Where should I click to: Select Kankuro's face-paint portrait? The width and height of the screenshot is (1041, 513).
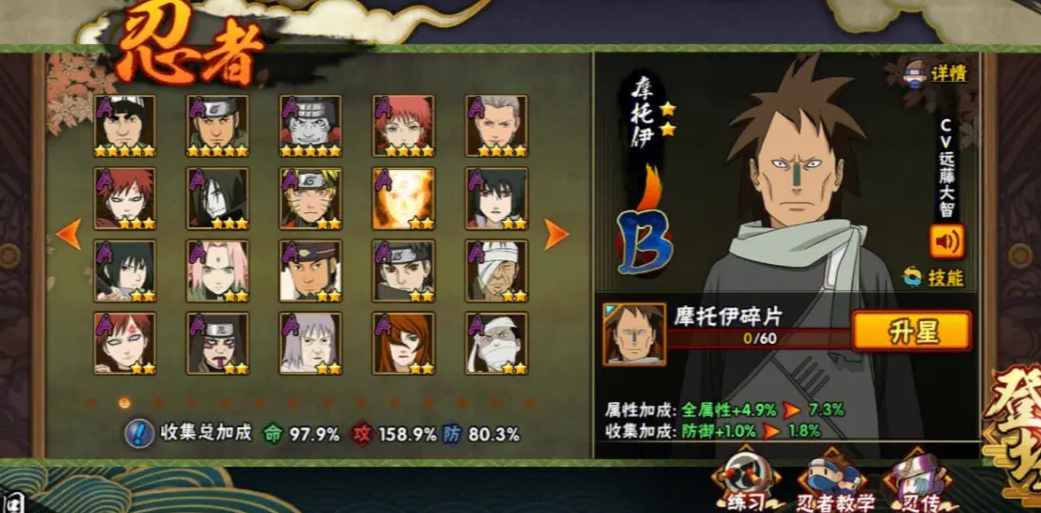217,343
